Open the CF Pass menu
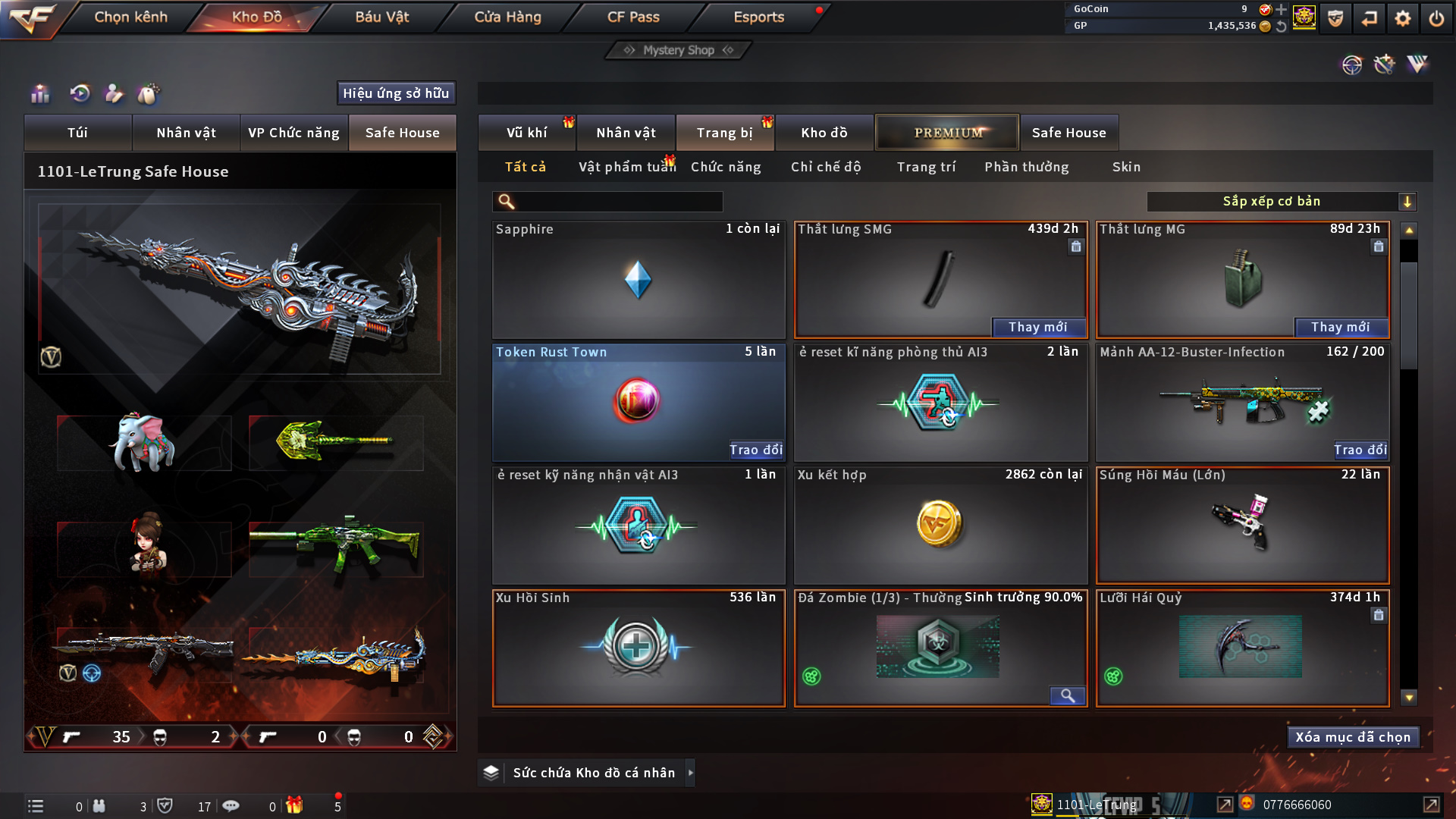 [x=633, y=17]
